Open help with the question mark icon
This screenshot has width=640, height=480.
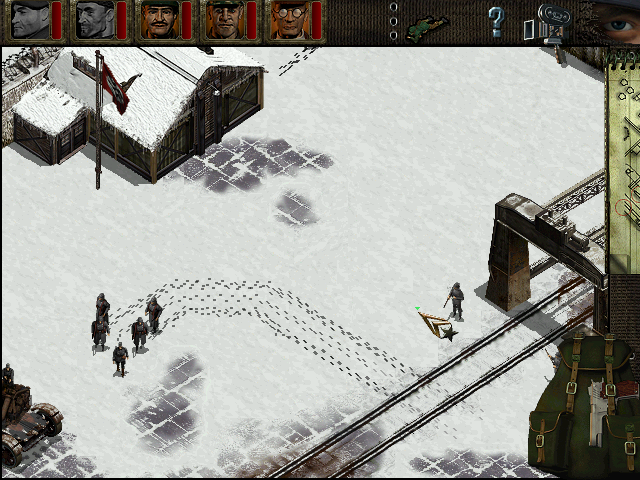coord(496,20)
